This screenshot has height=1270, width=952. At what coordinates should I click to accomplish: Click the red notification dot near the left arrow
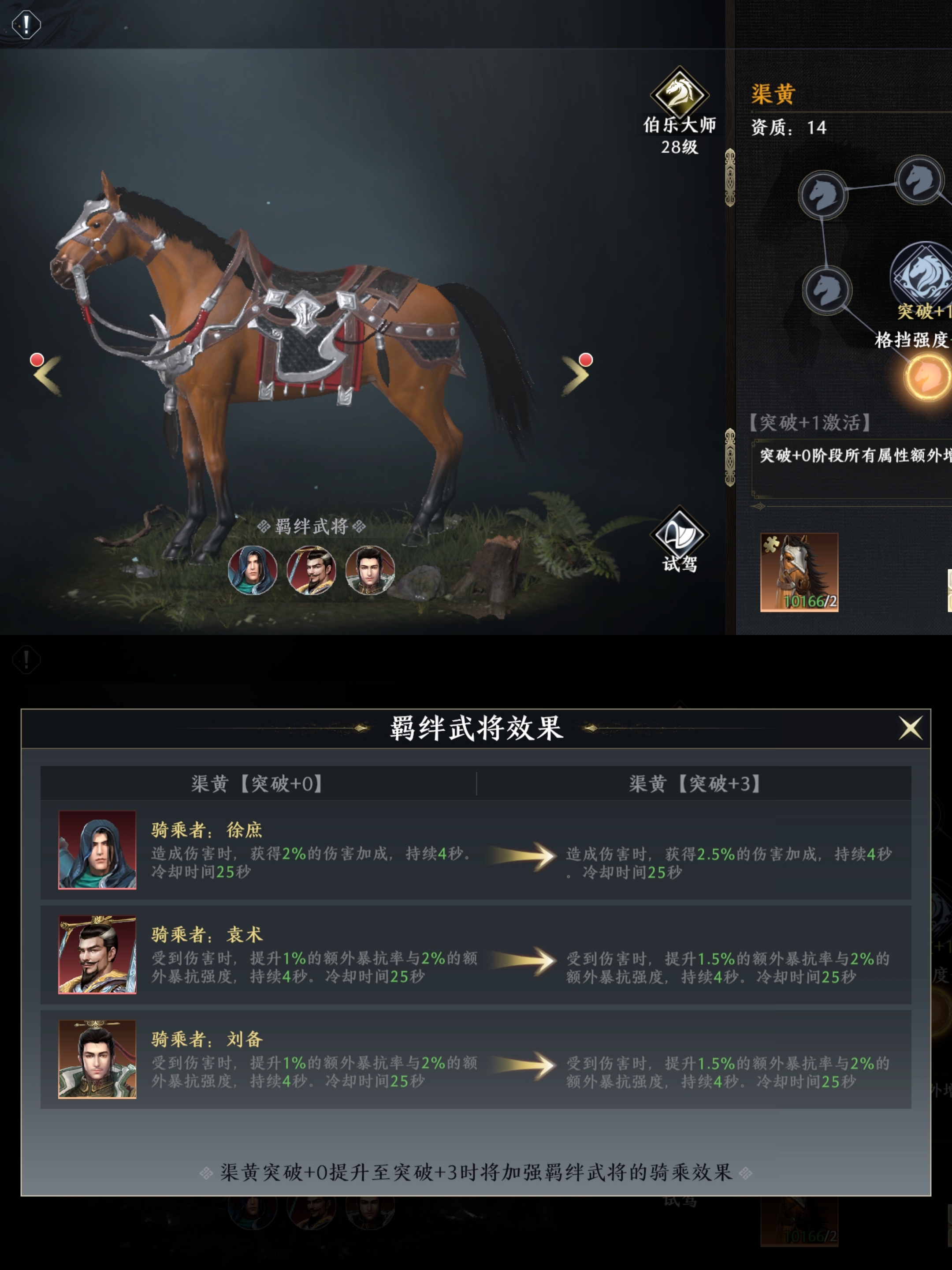point(37,359)
